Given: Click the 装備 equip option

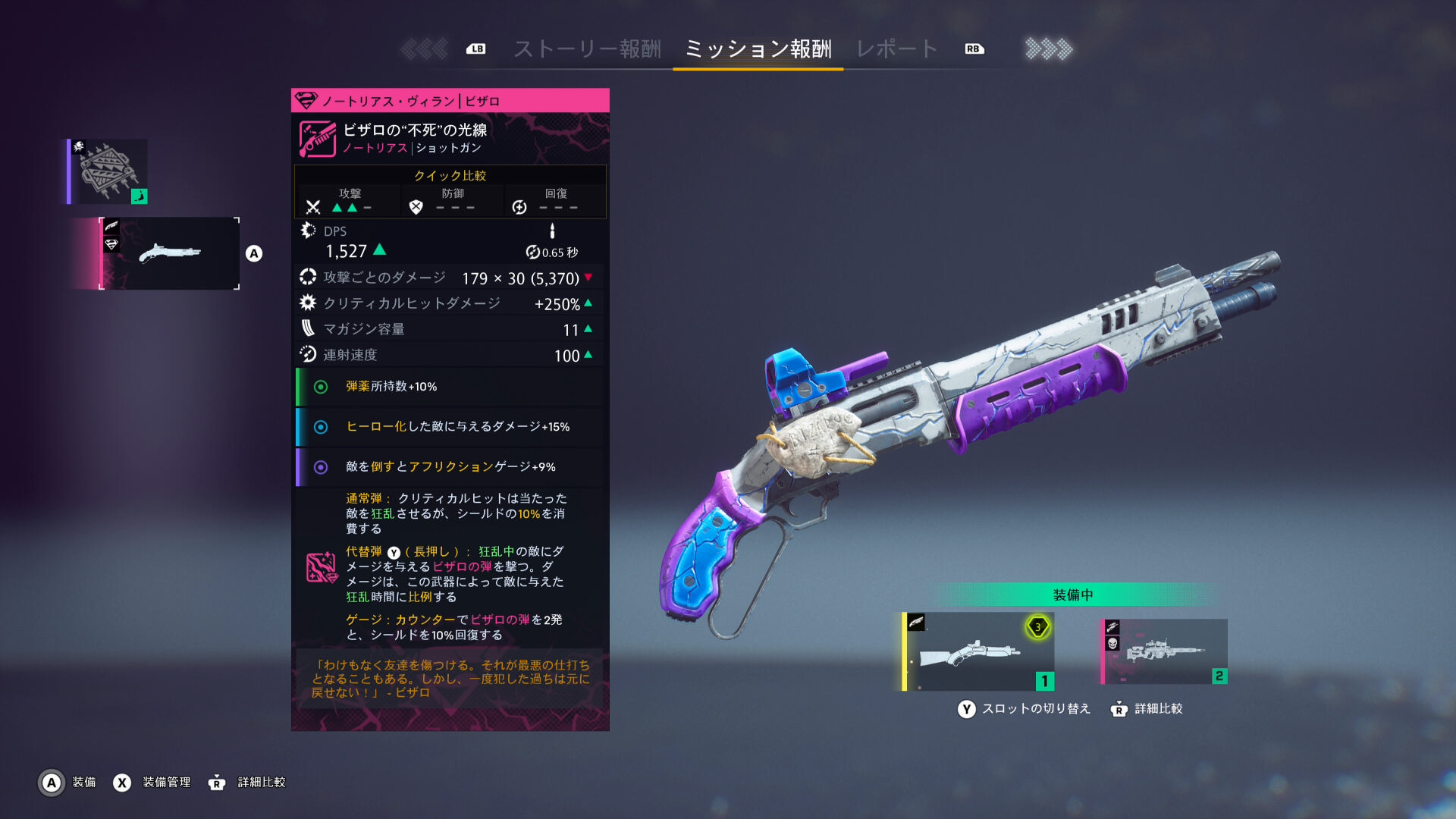Looking at the screenshot, I should pyautogui.click(x=68, y=782).
